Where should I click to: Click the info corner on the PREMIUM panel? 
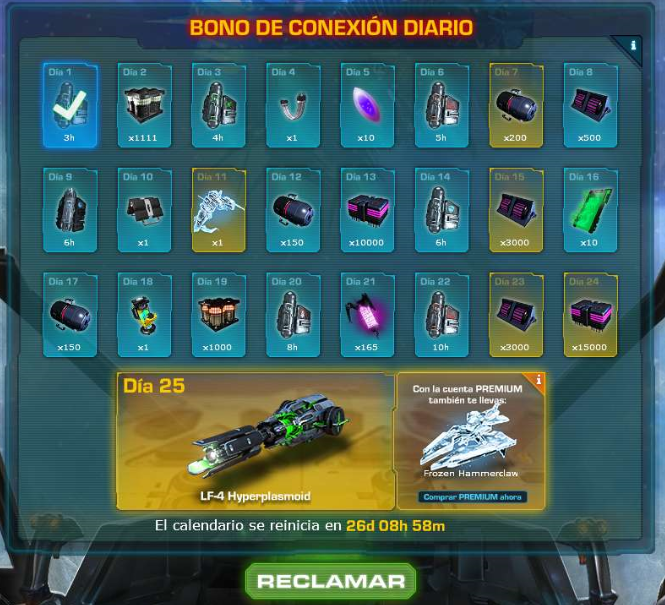(x=537, y=380)
